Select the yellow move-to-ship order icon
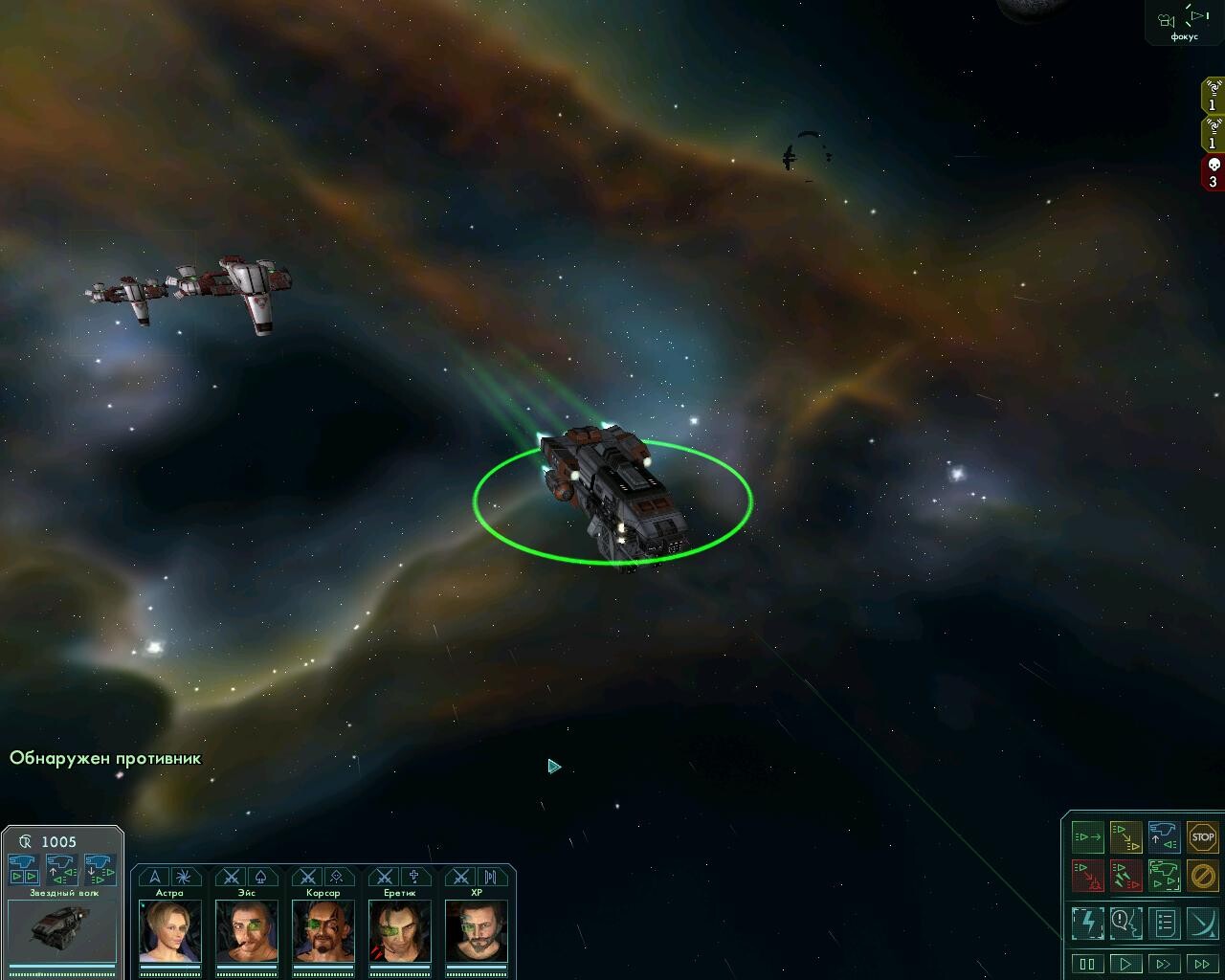1225x980 pixels. click(1125, 837)
